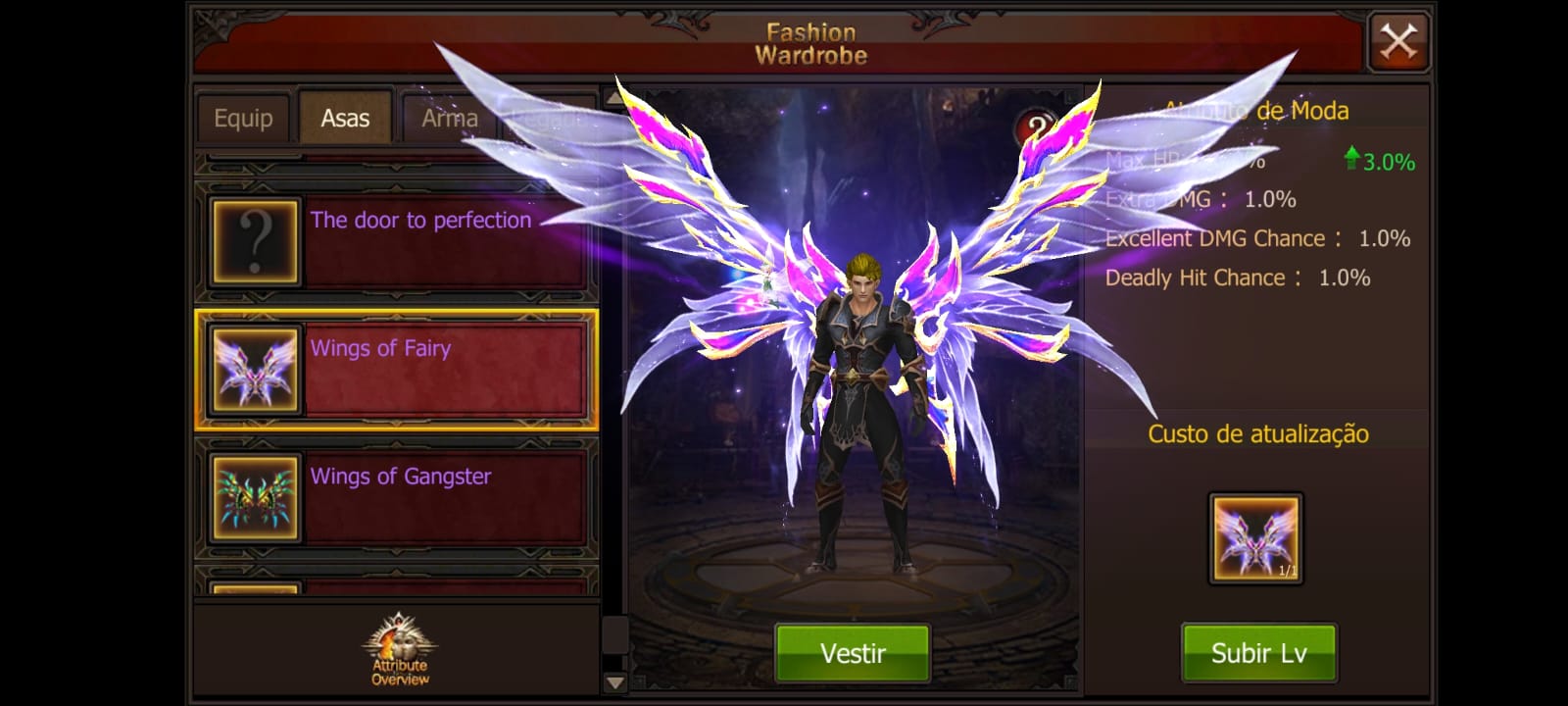Select the Asas wings tab
Viewport: 1568px width, 706px height.
pyautogui.click(x=345, y=119)
